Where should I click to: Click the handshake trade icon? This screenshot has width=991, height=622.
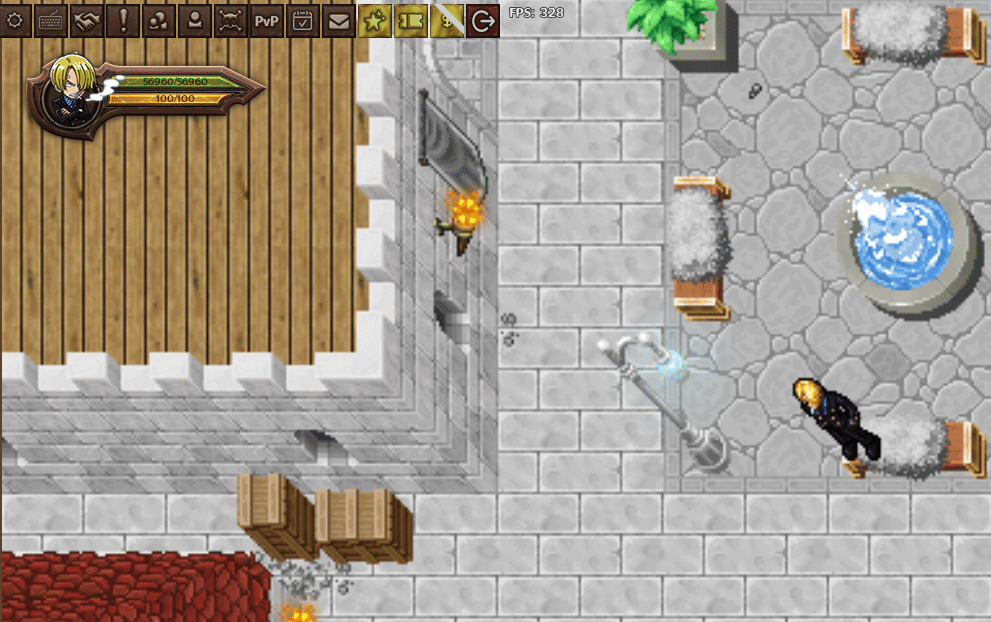pos(87,20)
